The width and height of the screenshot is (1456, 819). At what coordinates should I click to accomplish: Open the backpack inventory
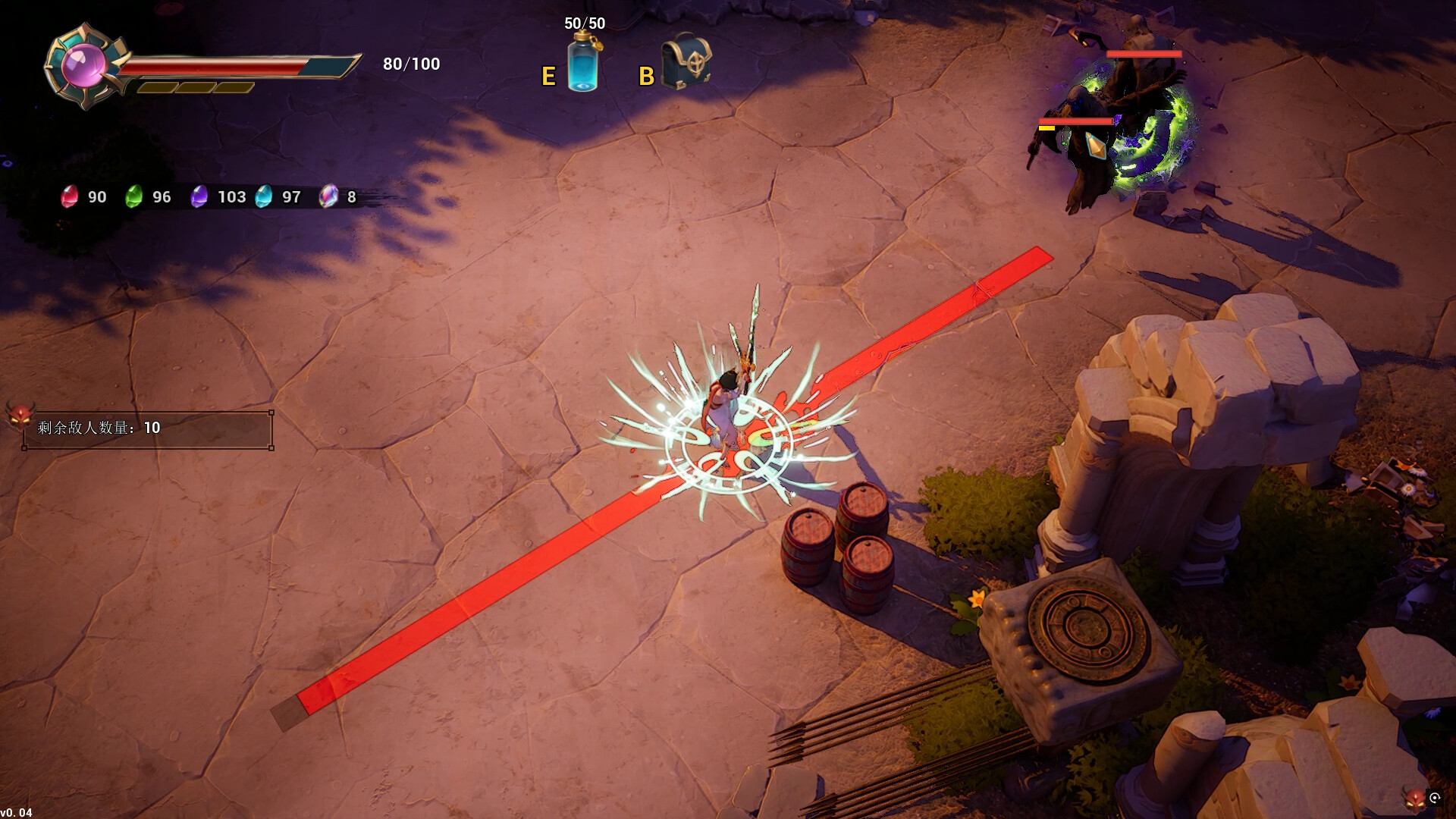click(x=686, y=61)
